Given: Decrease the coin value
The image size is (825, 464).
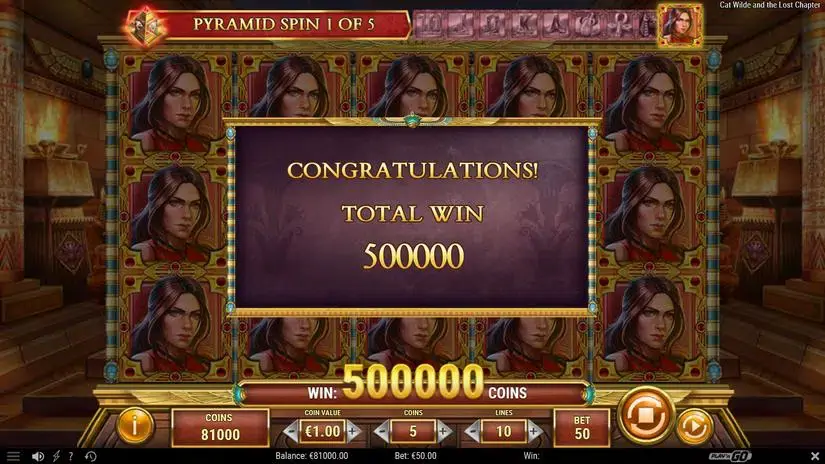Looking at the screenshot, I should [290, 432].
